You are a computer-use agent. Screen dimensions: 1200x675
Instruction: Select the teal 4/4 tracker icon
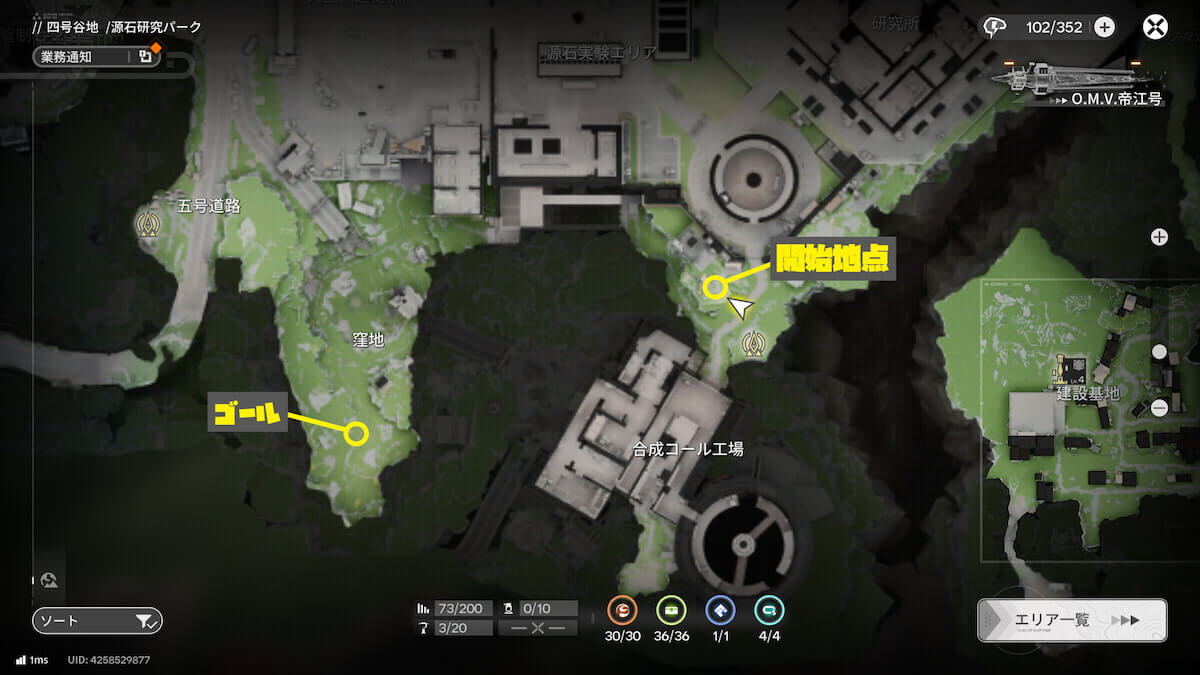[770, 609]
